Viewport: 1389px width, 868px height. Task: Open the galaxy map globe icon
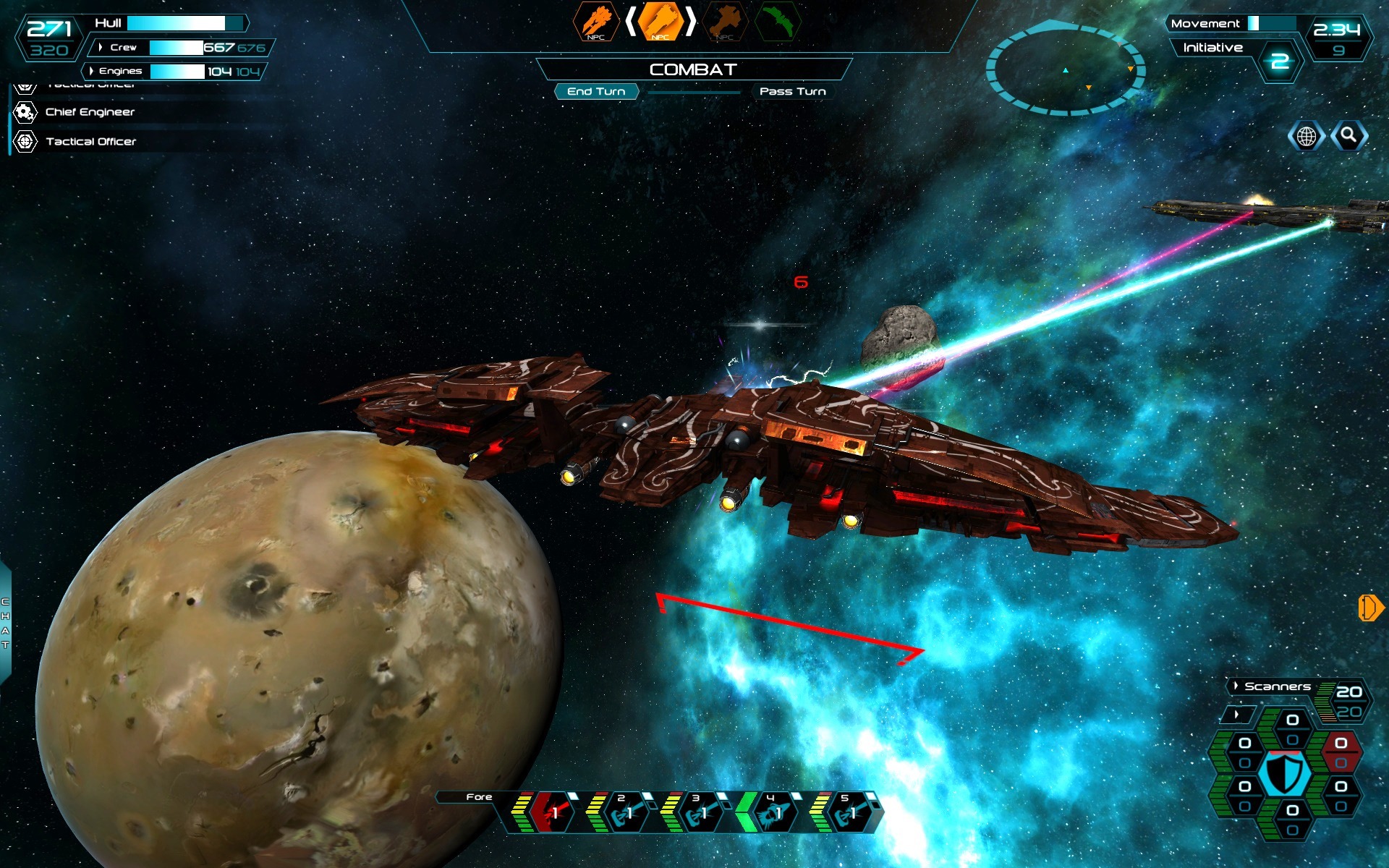pyautogui.click(x=1307, y=134)
